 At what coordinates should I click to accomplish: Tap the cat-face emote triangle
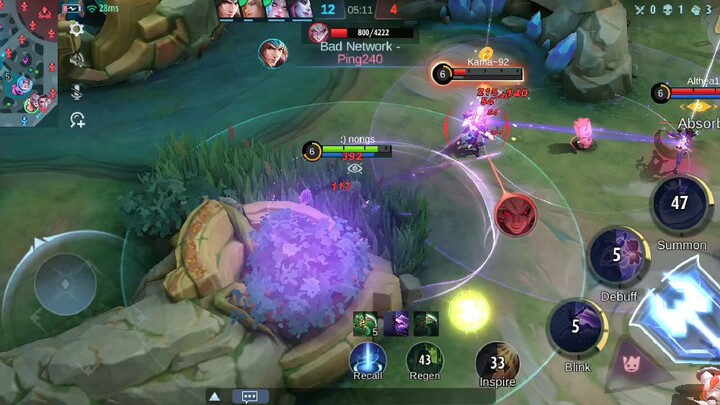pyautogui.click(x=632, y=357)
